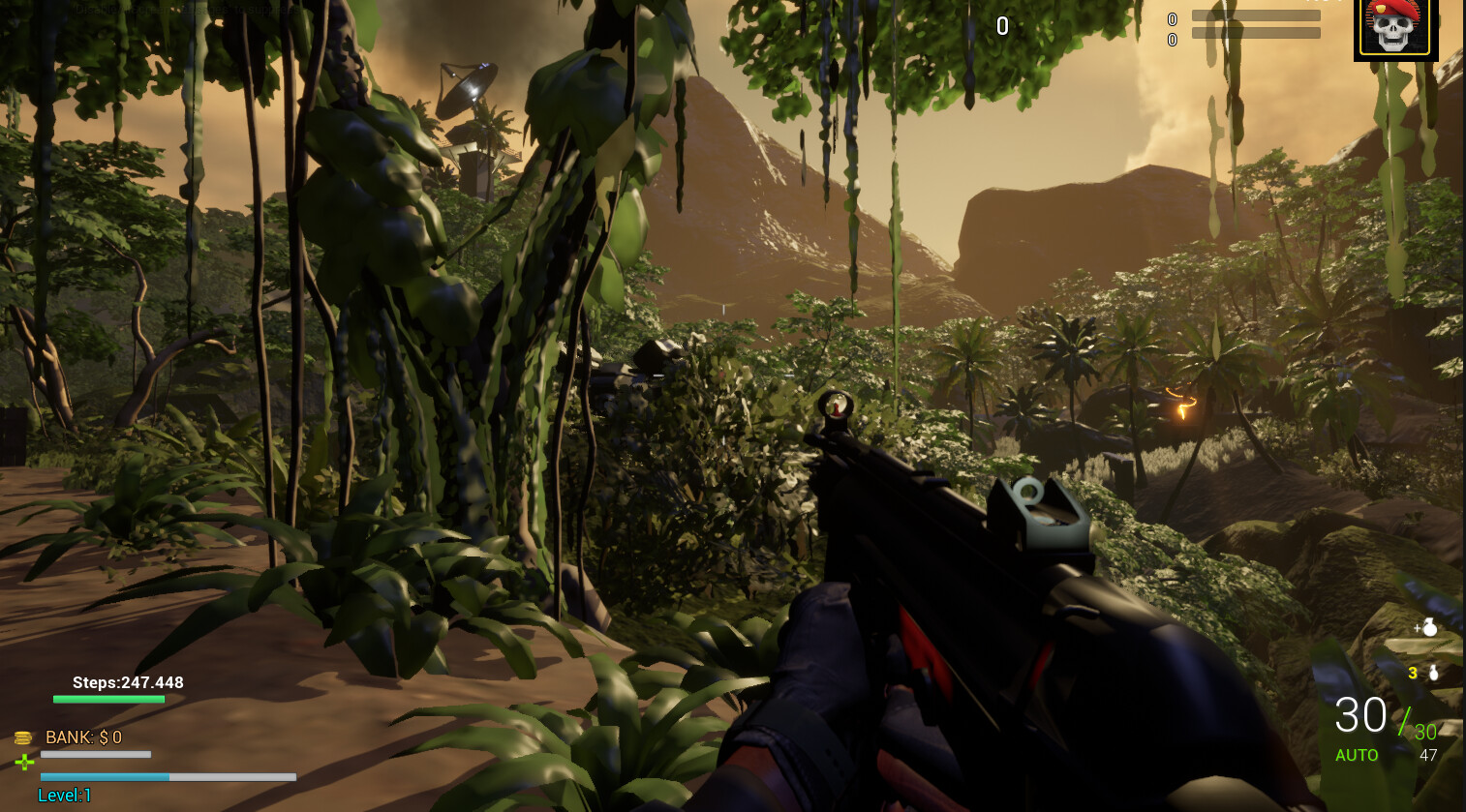Click the green plus health icon

pos(24,762)
